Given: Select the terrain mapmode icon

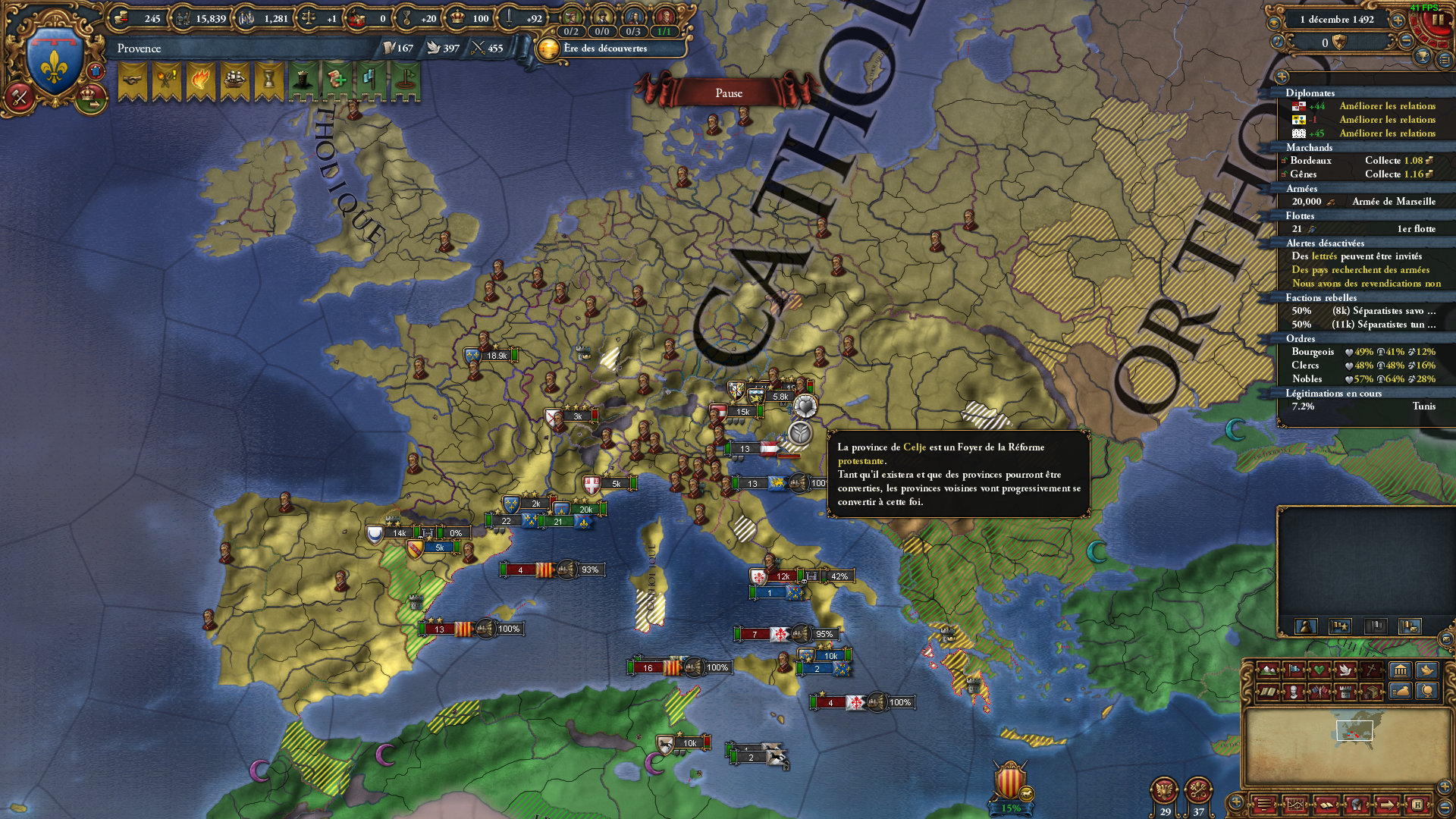Looking at the screenshot, I should tap(1267, 670).
